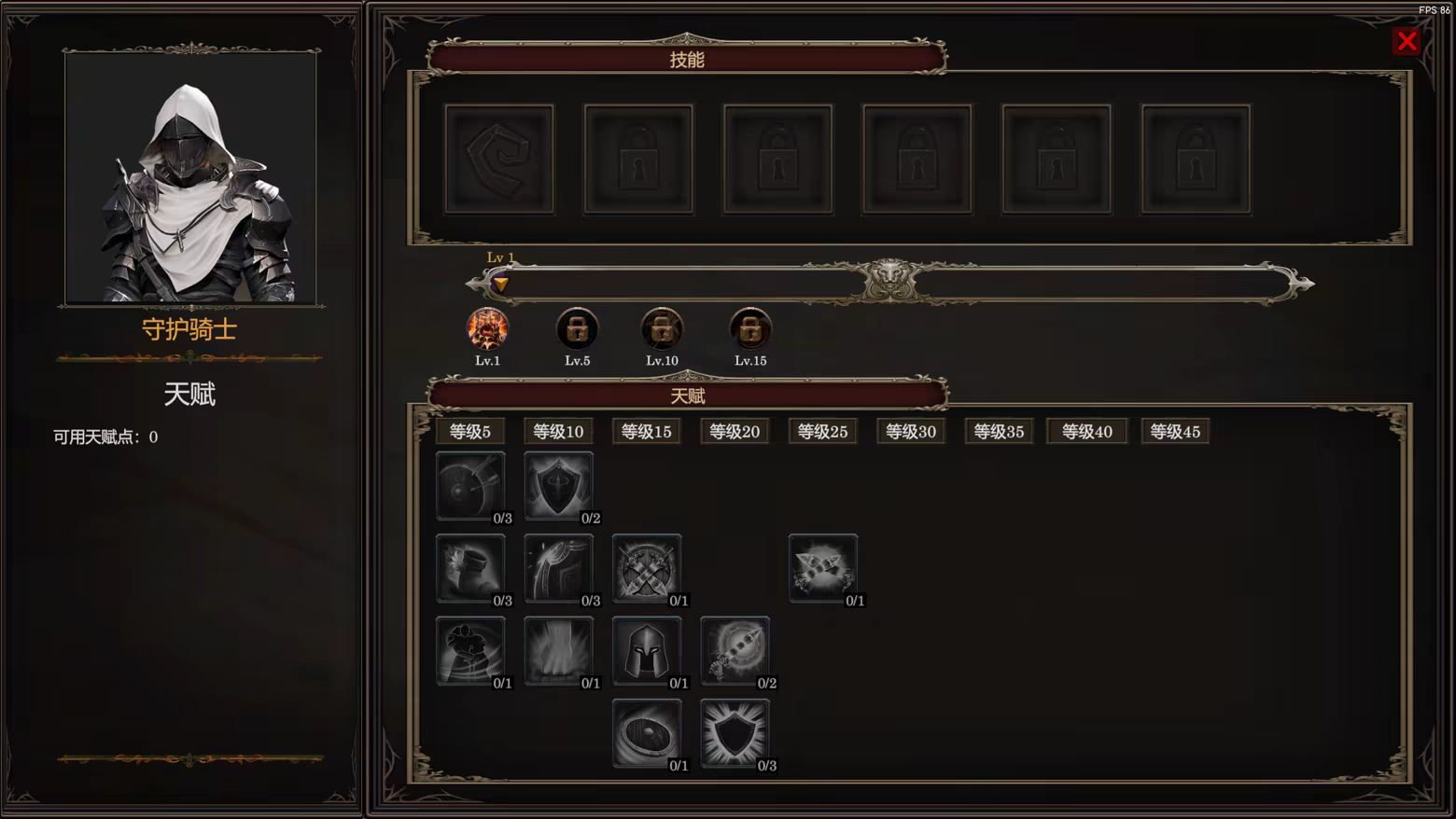
Task: Select the glowing sword 0/2 talent
Action: tap(735, 648)
